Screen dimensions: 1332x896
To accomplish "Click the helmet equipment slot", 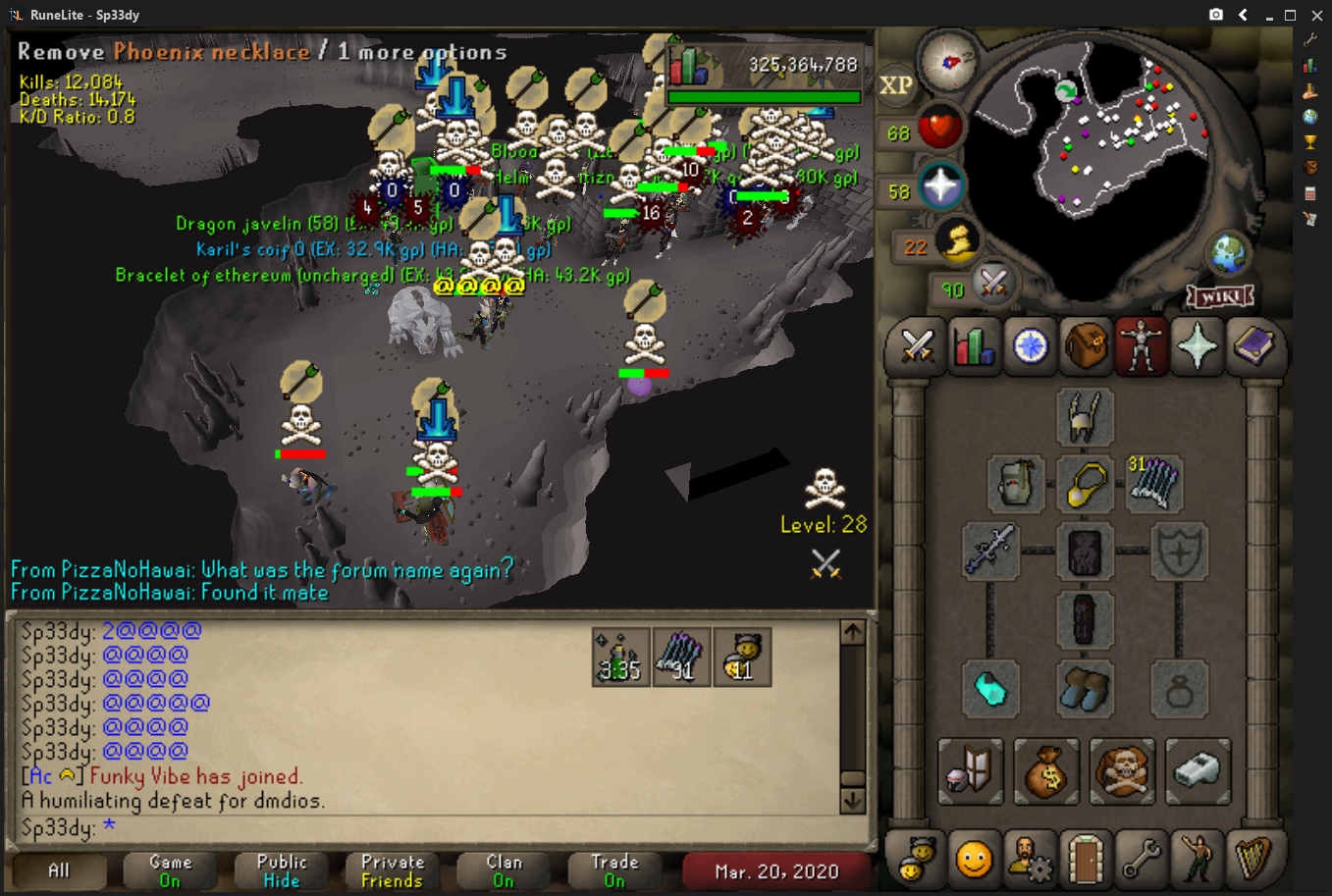I will 1085,416.
